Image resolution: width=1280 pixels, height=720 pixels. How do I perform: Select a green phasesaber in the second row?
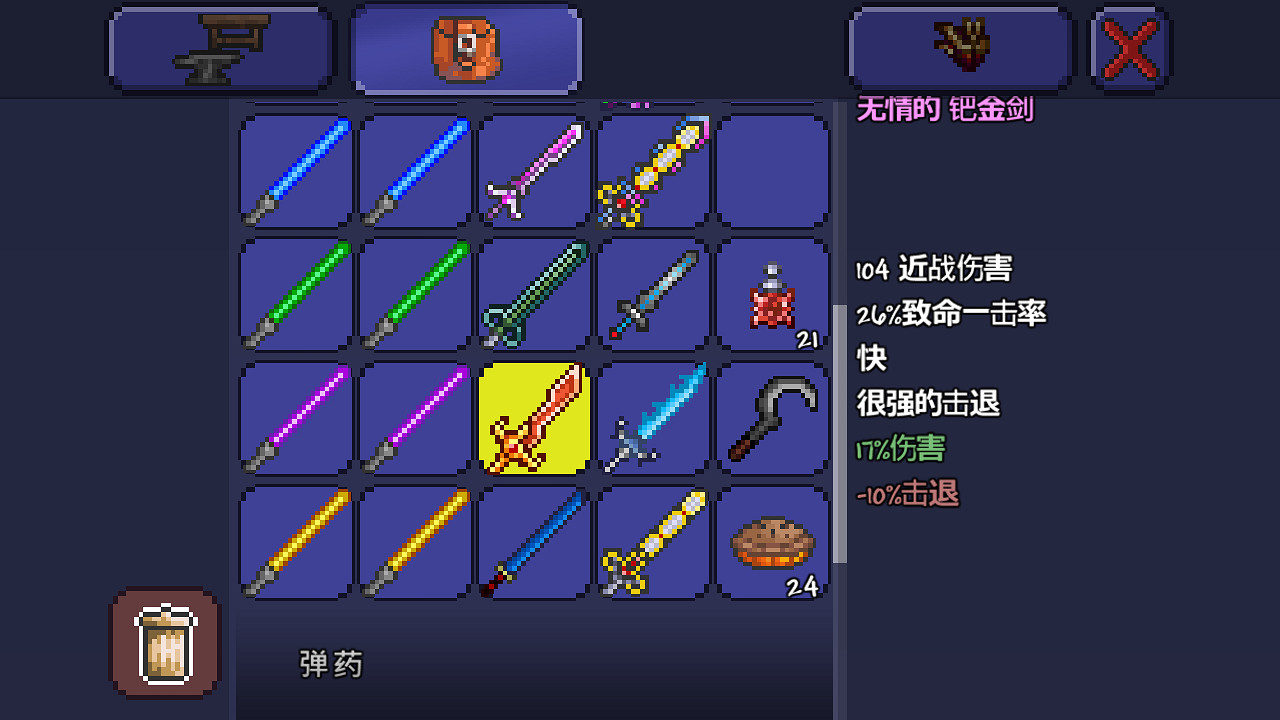293,296
